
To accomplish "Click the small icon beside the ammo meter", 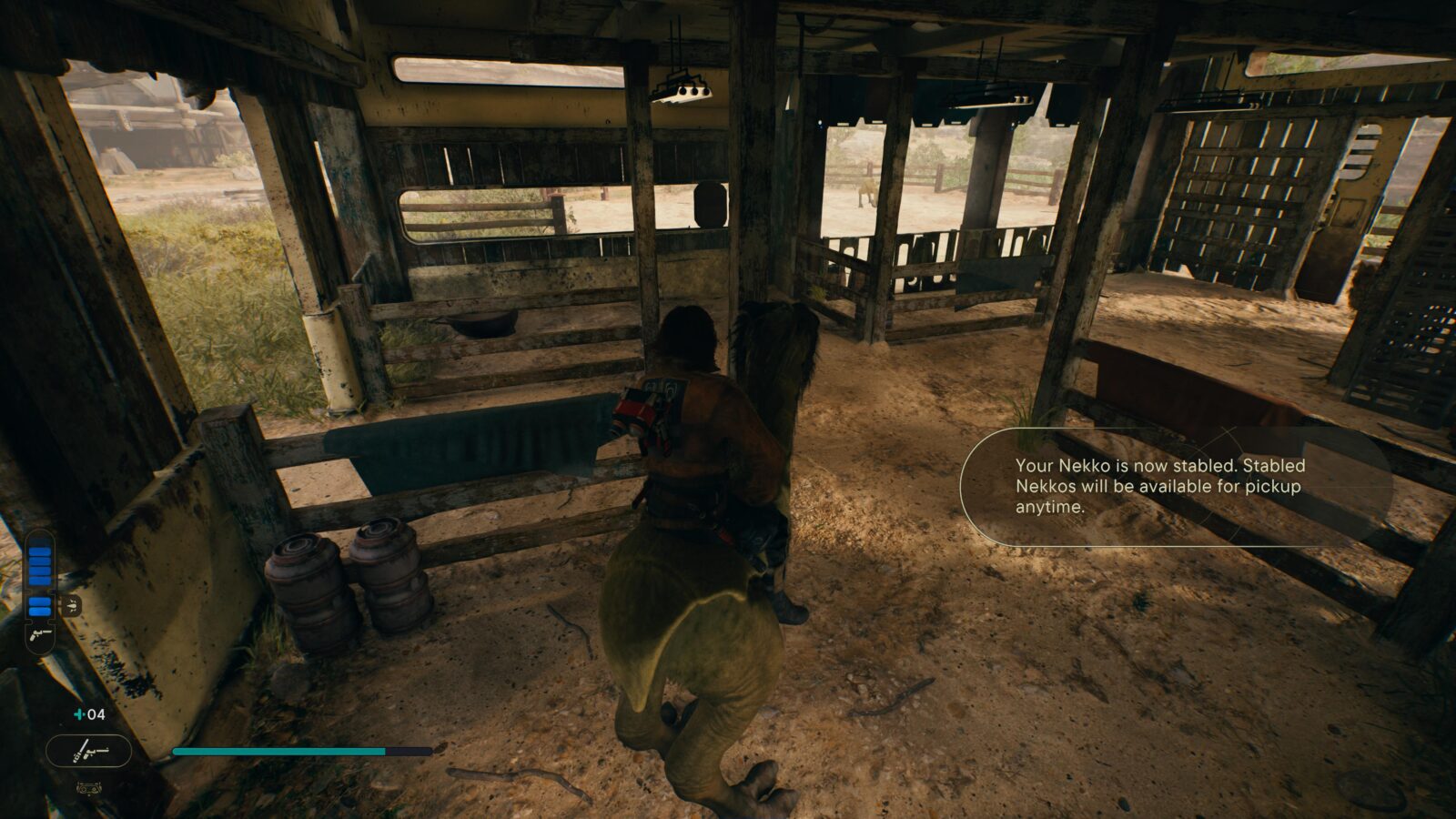I will [71, 604].
